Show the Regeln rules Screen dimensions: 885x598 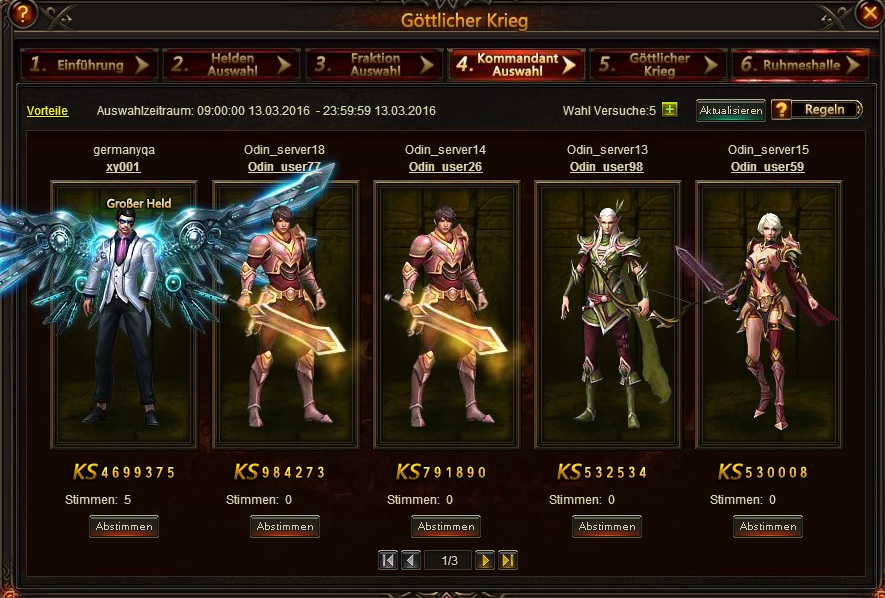[817, 110]
